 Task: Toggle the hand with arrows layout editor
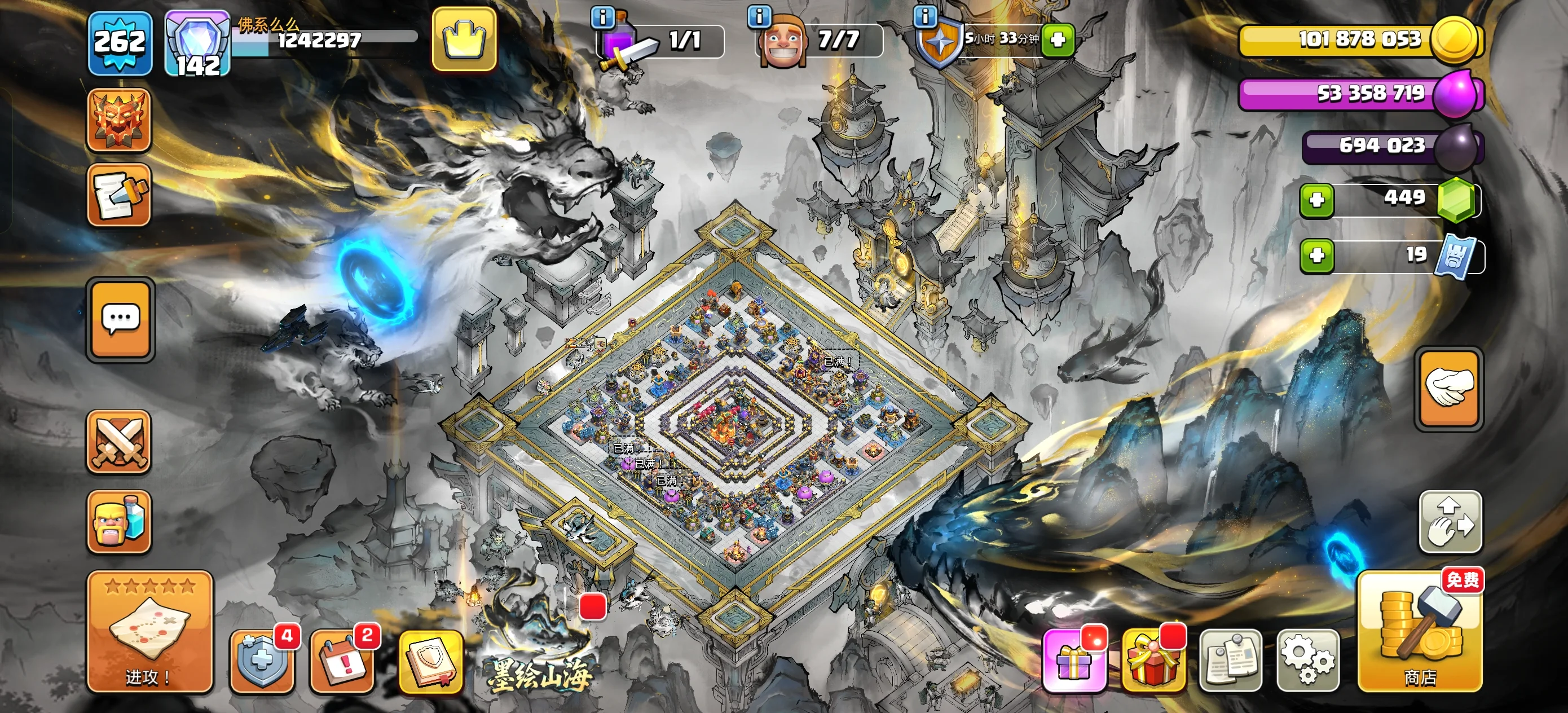(1451, 522)
